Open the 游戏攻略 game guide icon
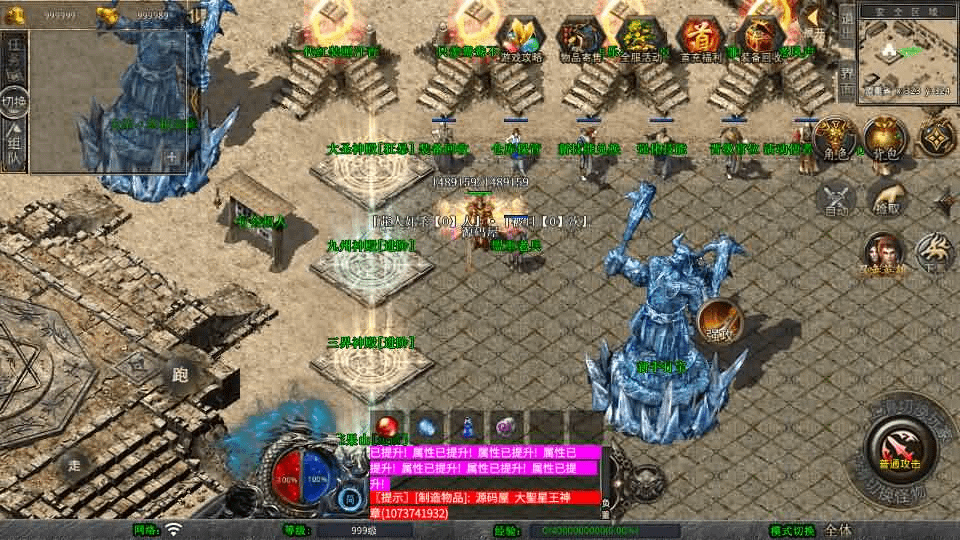 (519, 40)
